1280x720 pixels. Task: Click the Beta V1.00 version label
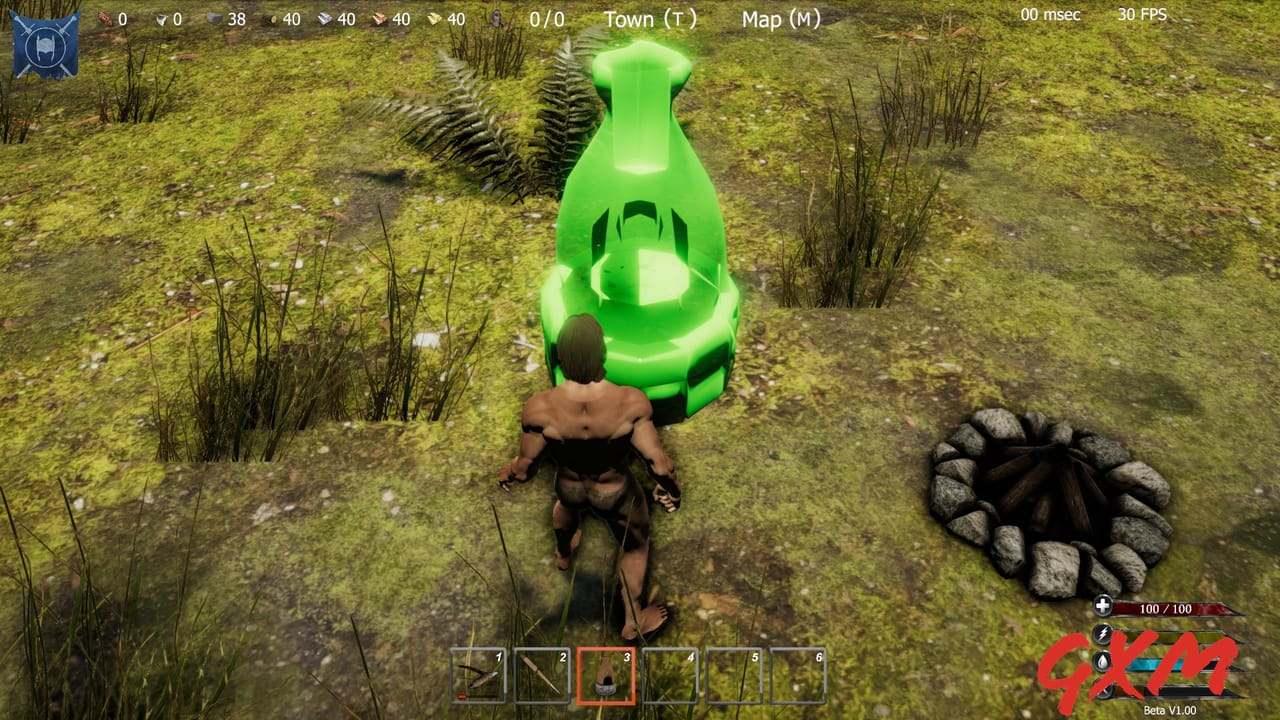1170,709
